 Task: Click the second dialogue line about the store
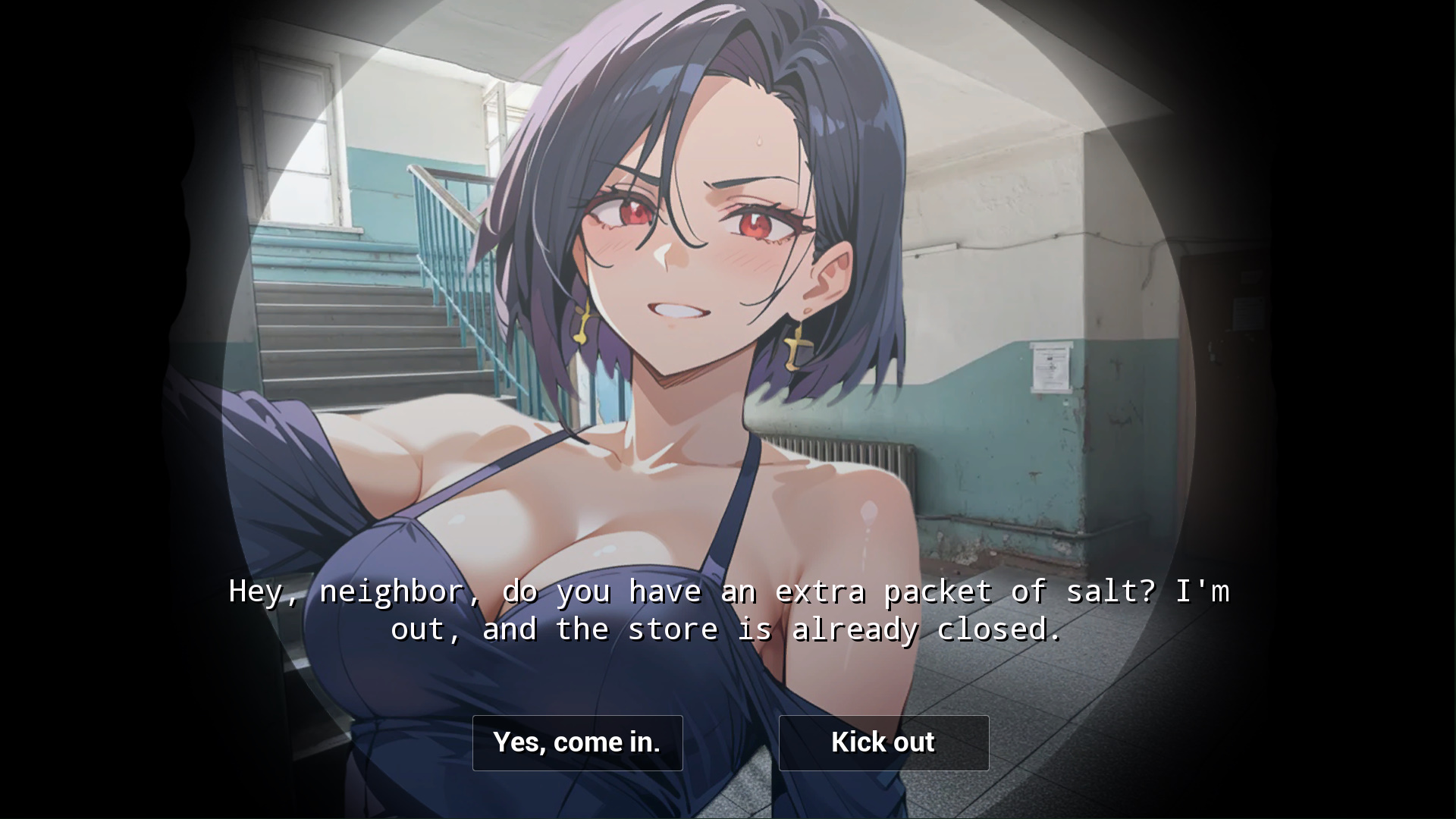(726, 629)
